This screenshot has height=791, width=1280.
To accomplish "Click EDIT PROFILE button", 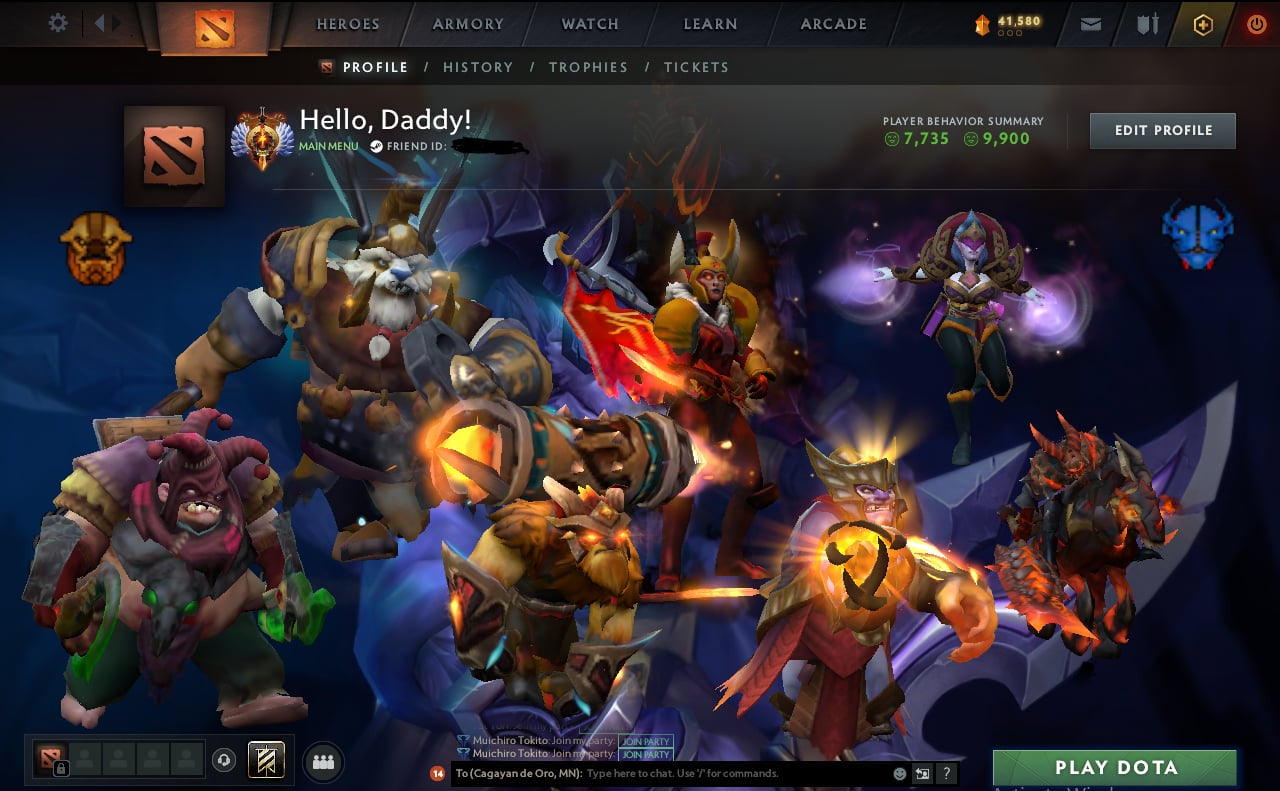I will pyautogui.click(x=1162, y=130).
